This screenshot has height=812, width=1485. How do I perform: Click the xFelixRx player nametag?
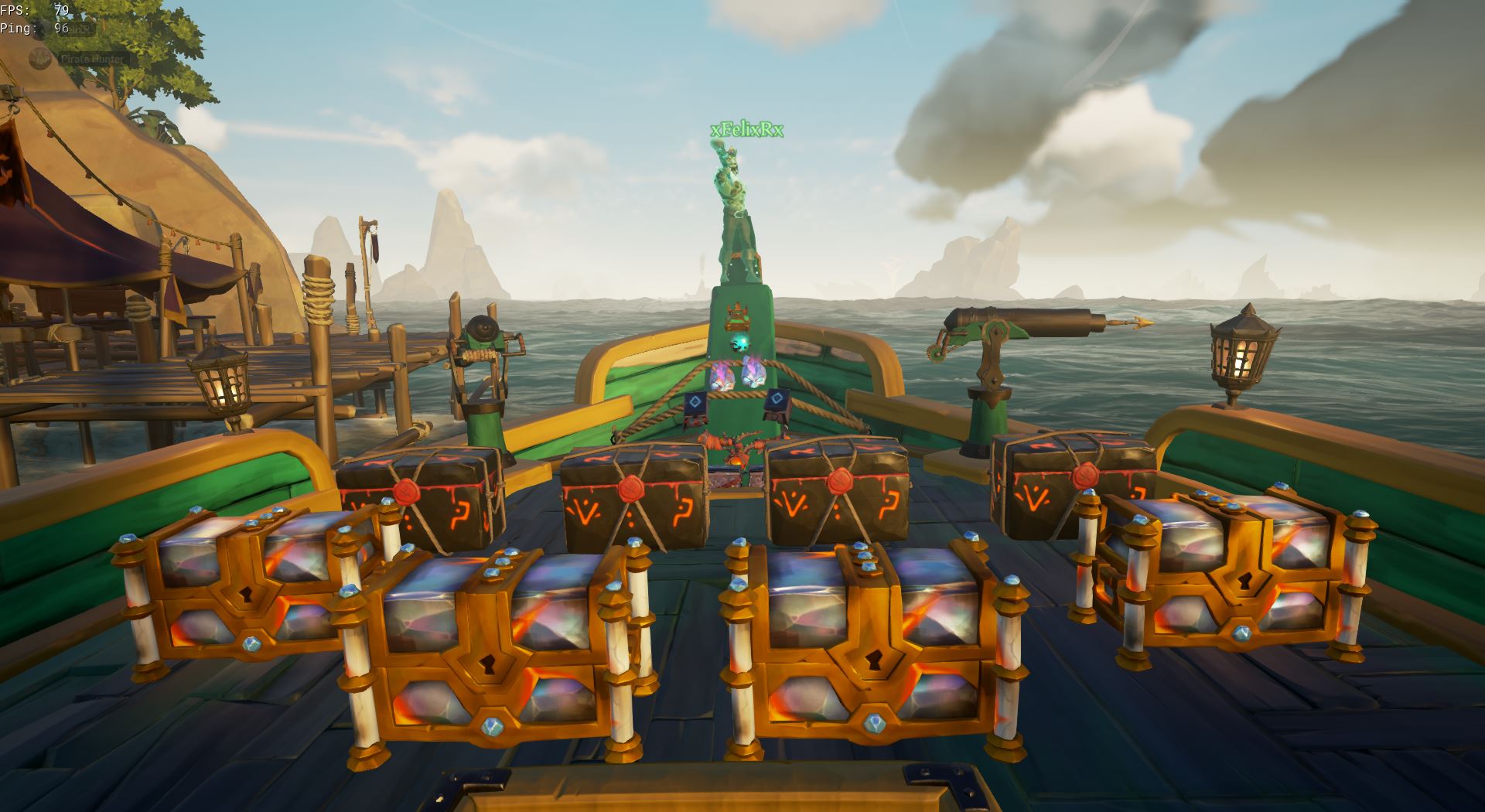click(746, 130)
